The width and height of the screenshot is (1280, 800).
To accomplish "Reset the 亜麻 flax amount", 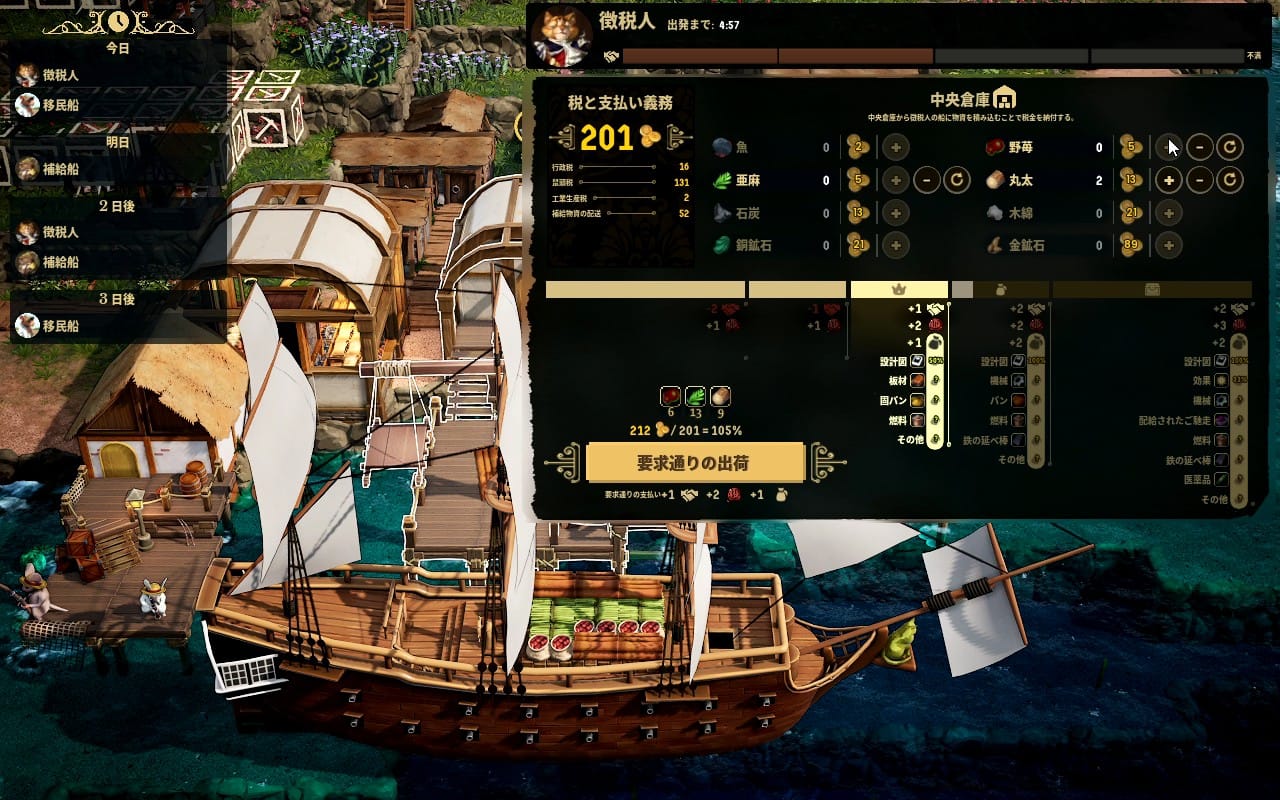I will (957, 181).
